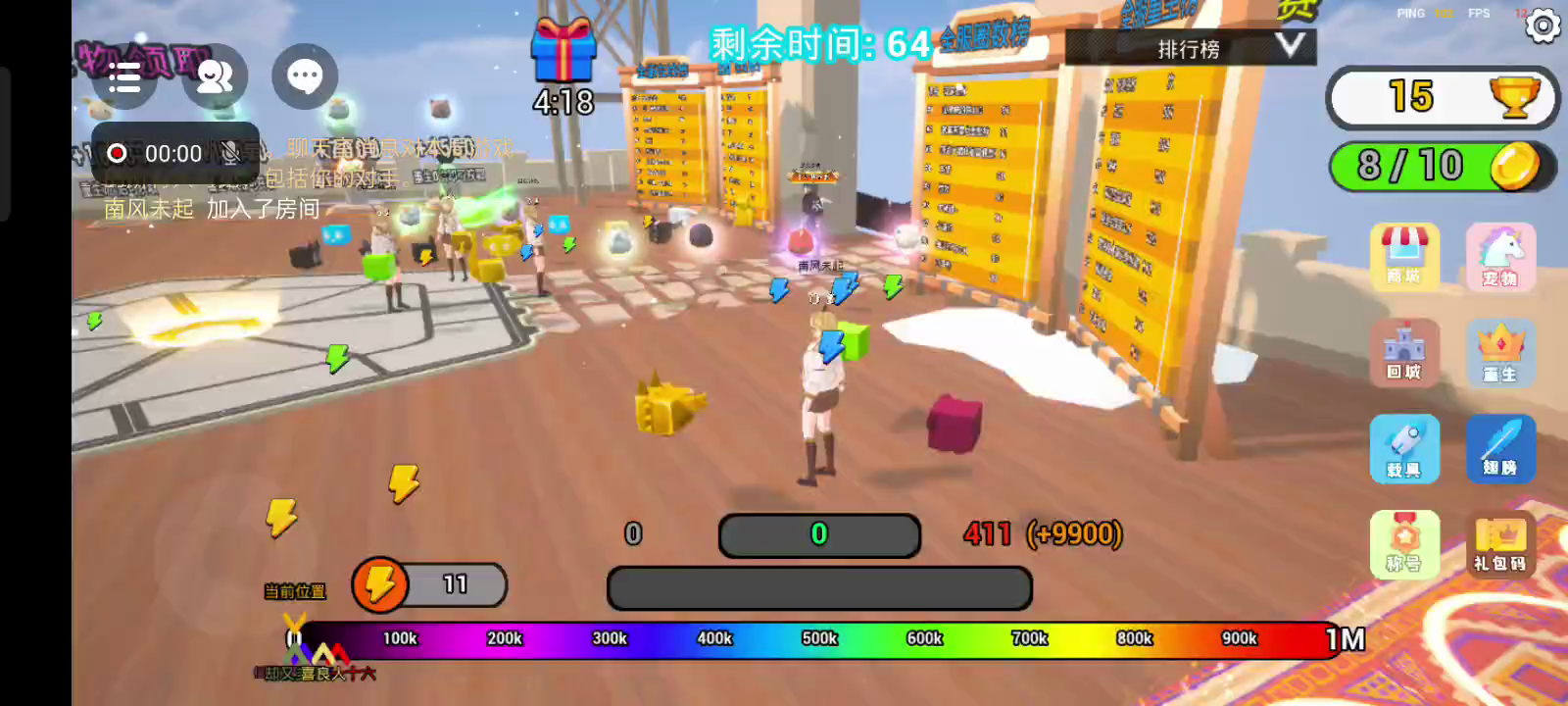Viewport: 1568px width, 706px height.
Task: Tap the trophy counter showing 15
Action: (1443, 97)
